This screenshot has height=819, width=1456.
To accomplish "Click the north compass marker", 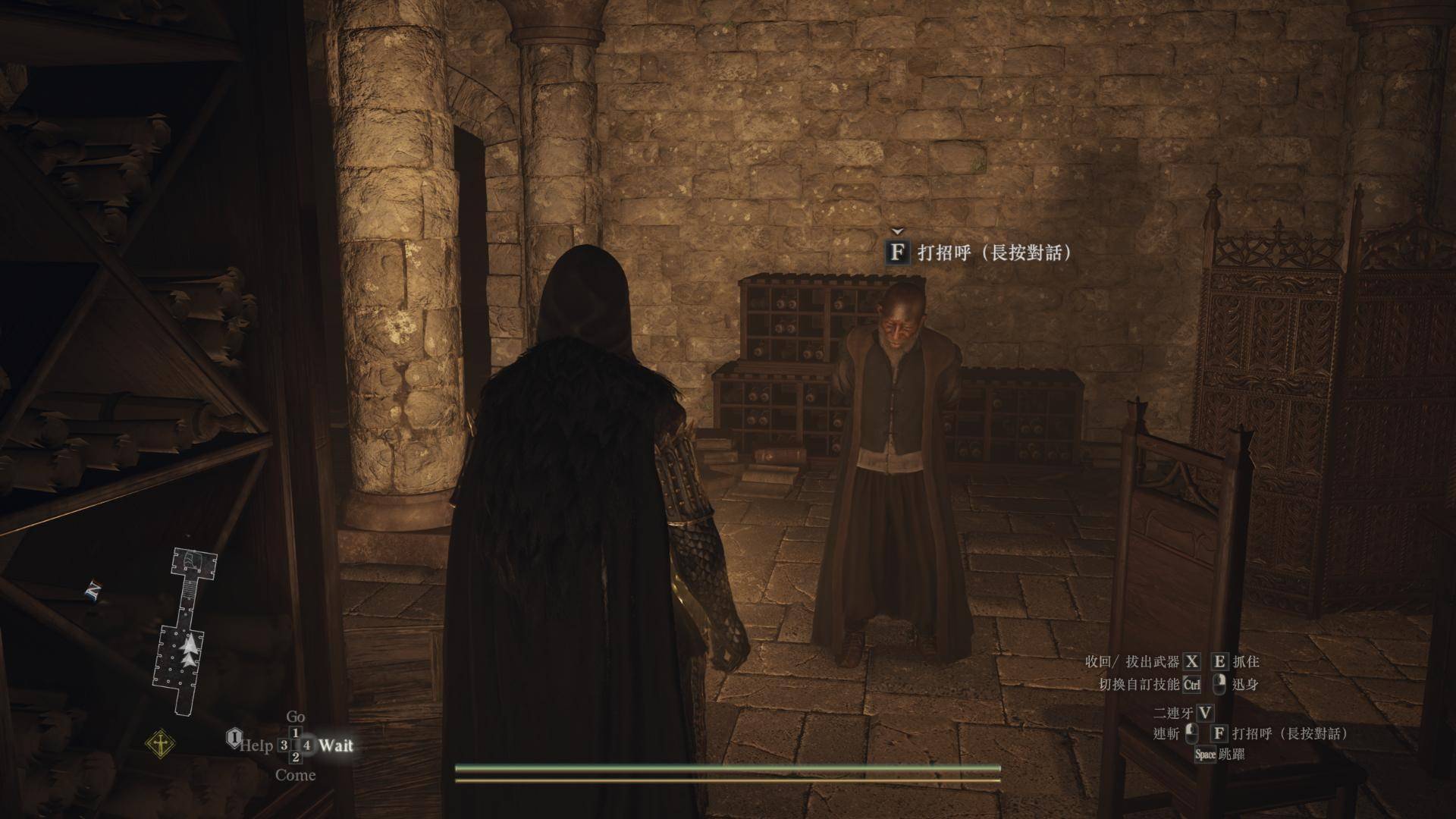I will point(93,590).
